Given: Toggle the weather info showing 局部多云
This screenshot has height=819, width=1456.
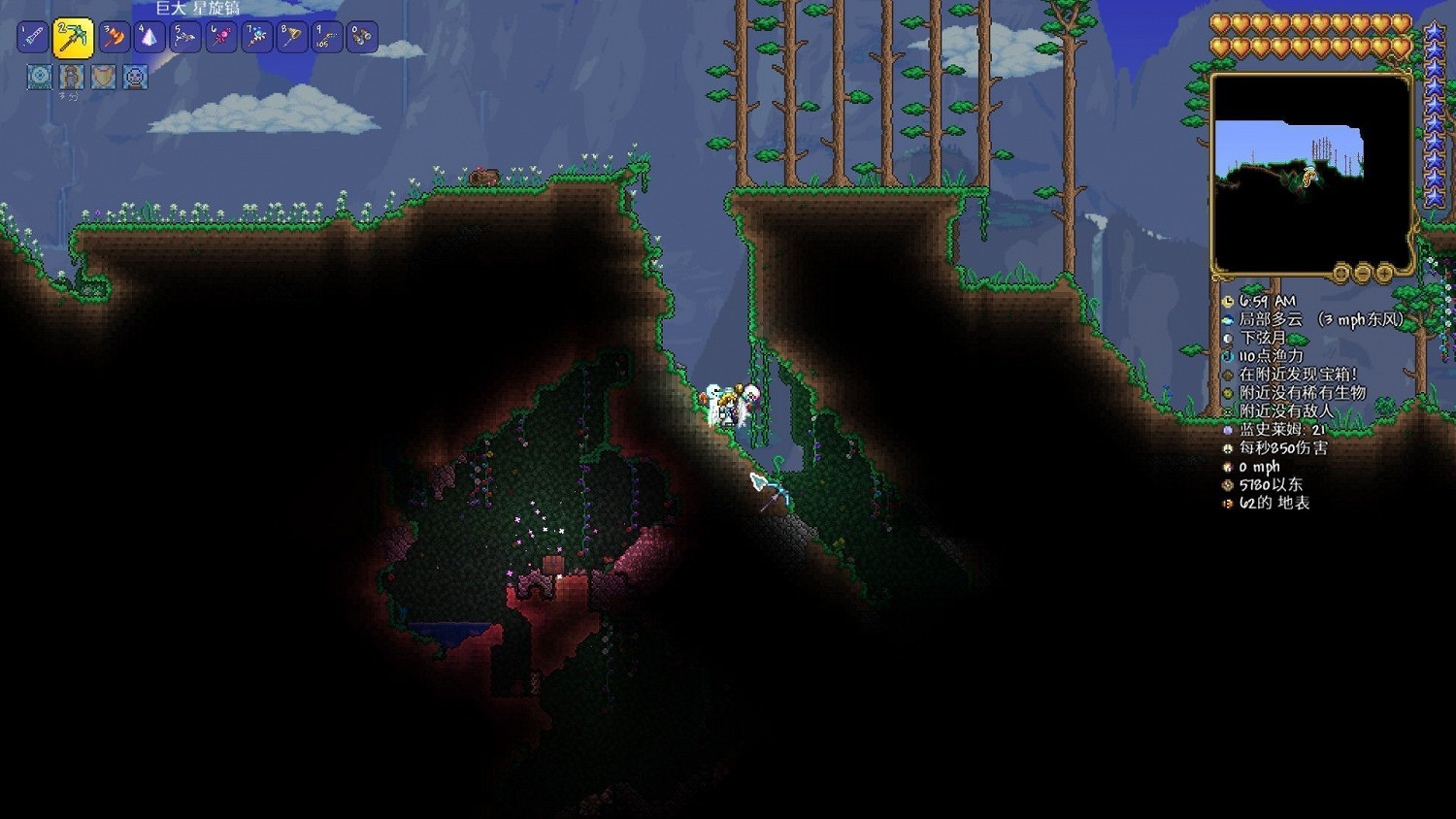Looking at the screenshot, I should (x=1227, y=318).
